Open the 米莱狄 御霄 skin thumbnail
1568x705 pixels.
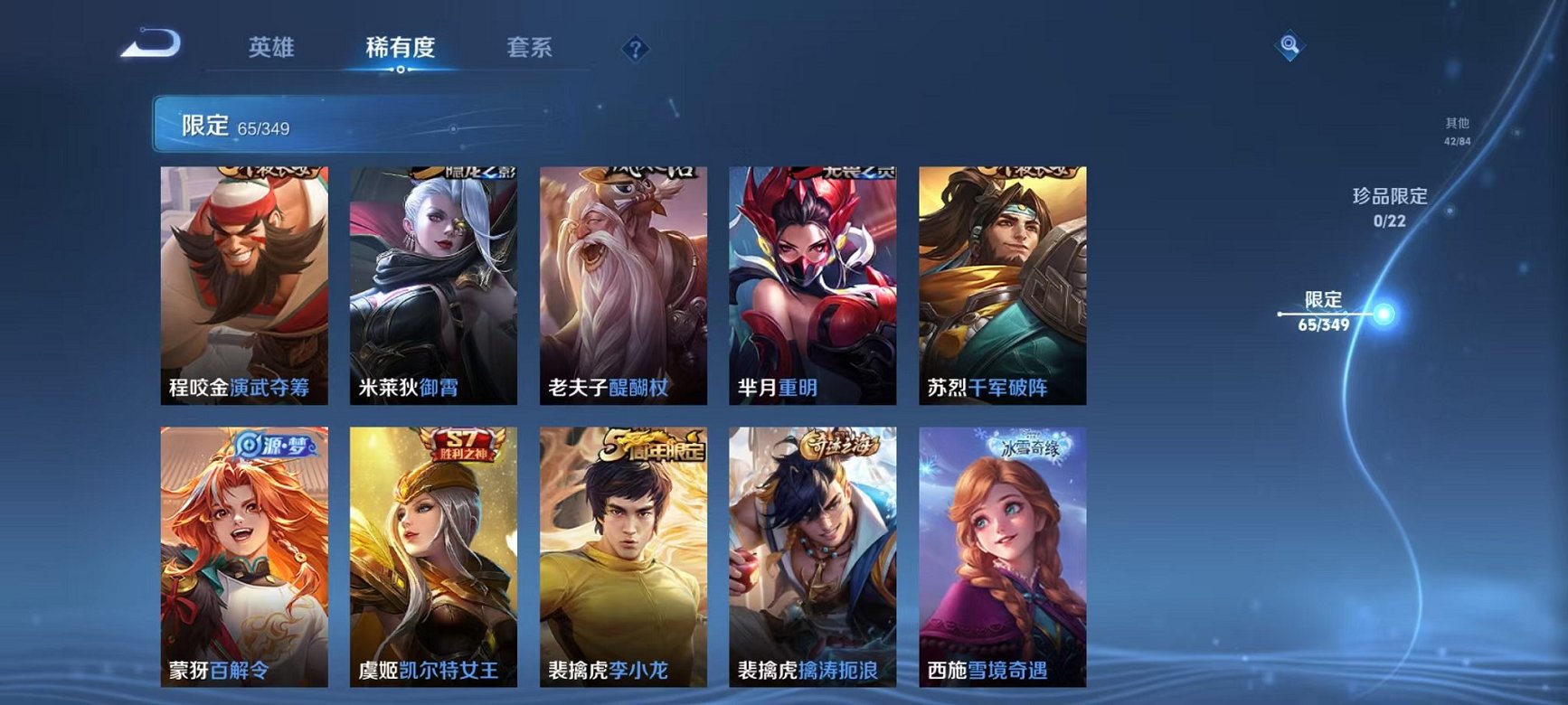pos(431,278)
